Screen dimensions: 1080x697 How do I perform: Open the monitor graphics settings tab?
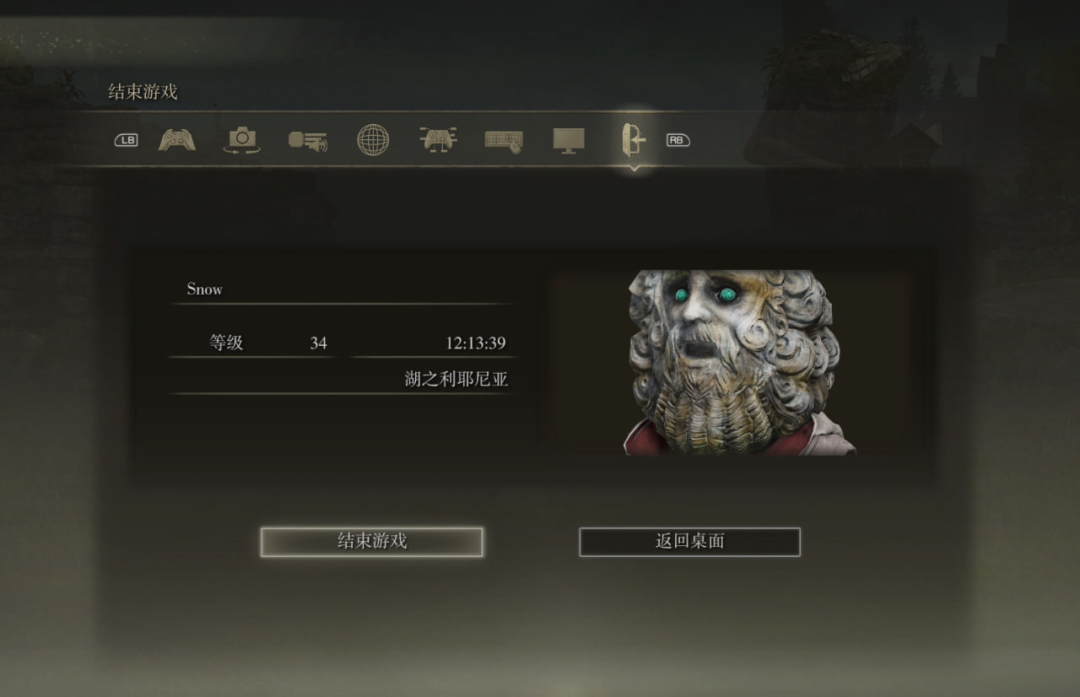point(569,140)
